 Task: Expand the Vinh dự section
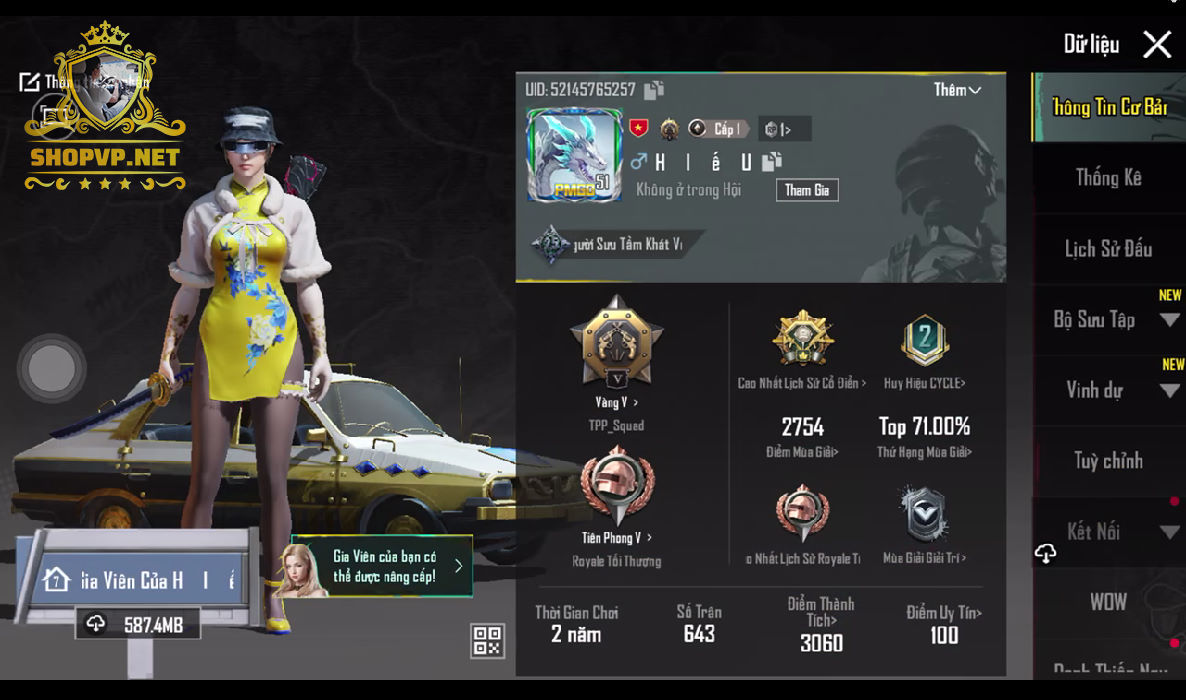[x=1169, y=391]
